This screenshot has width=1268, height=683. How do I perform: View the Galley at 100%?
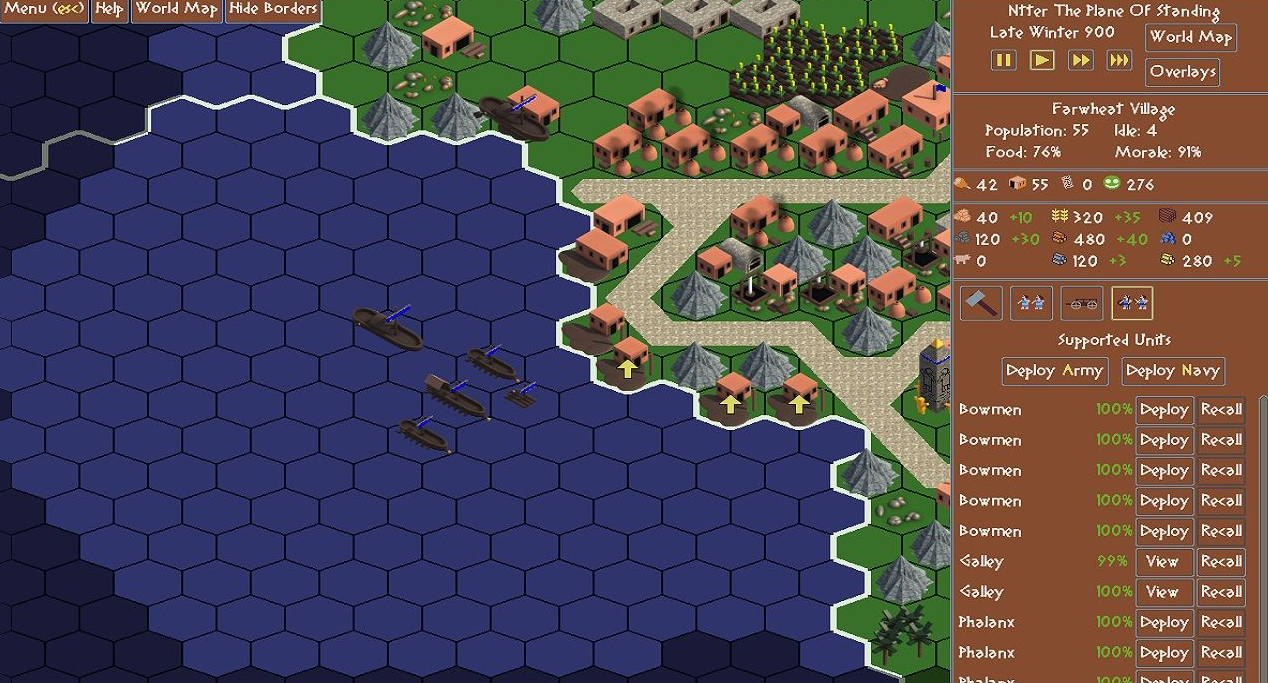(1163, 592)
